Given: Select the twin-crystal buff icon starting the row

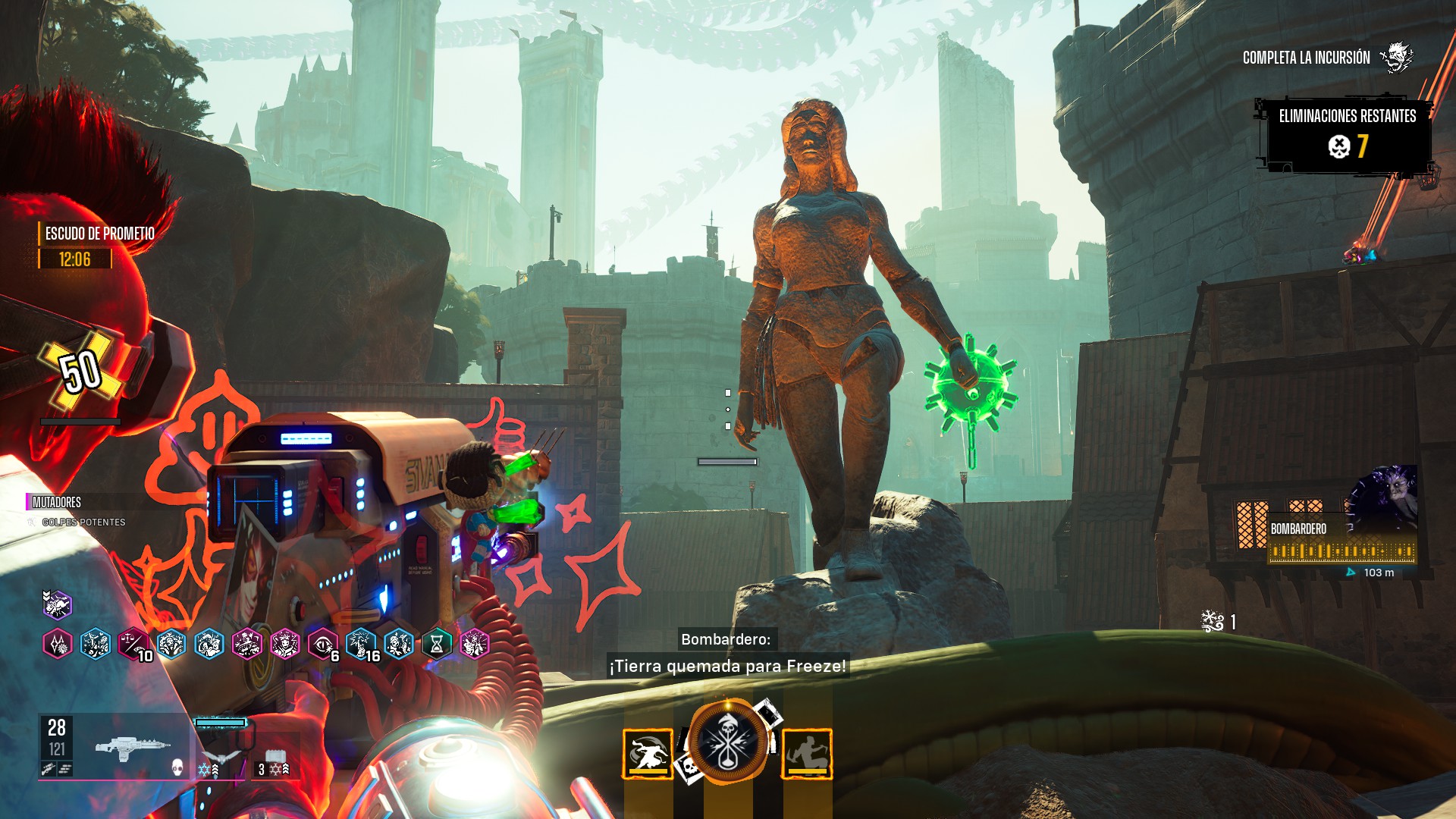Looking at the screenshot, I should [58, 645].
